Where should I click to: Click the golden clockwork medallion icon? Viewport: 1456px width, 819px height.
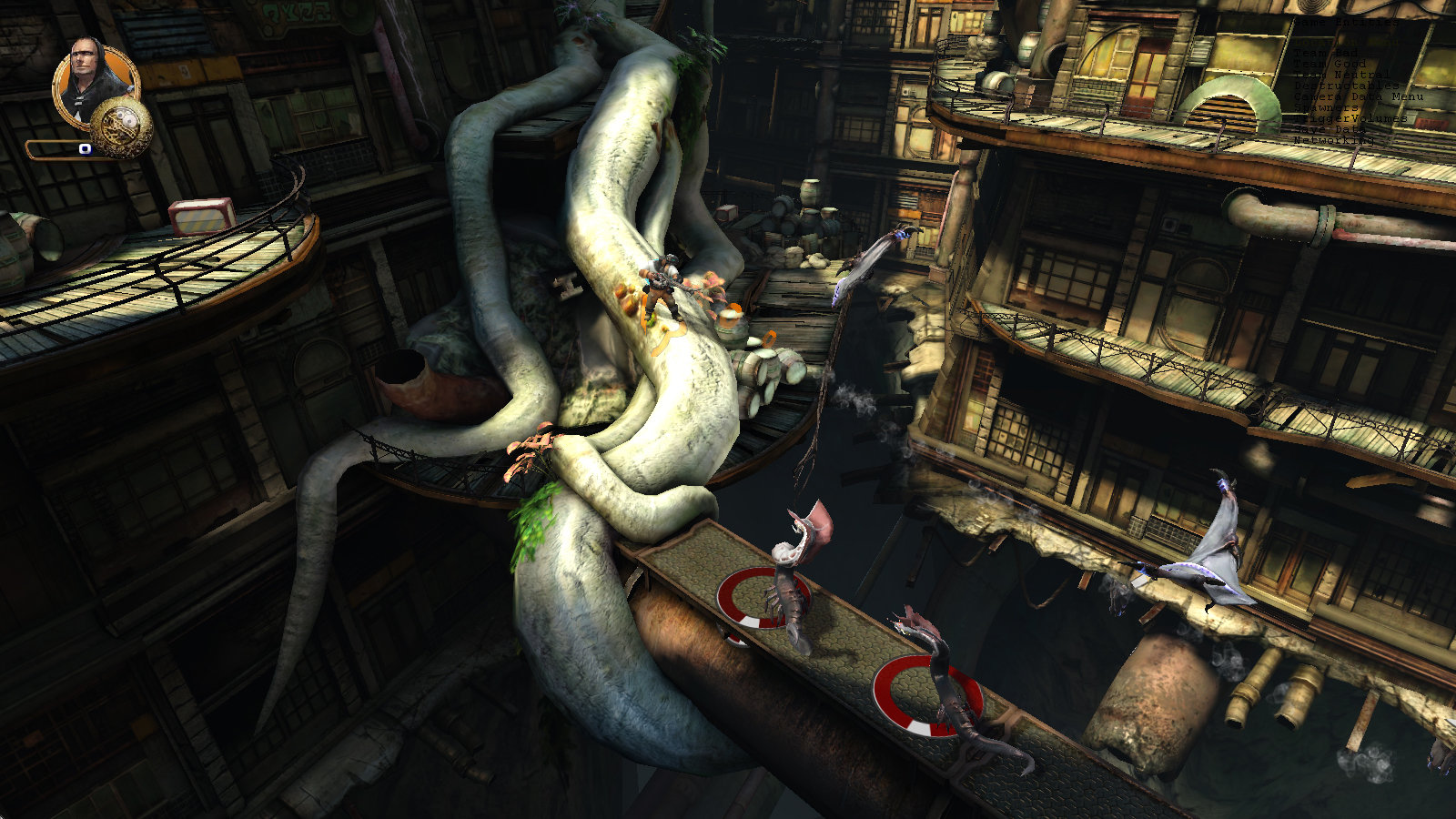pyautogui.click(x=121, y=126)
